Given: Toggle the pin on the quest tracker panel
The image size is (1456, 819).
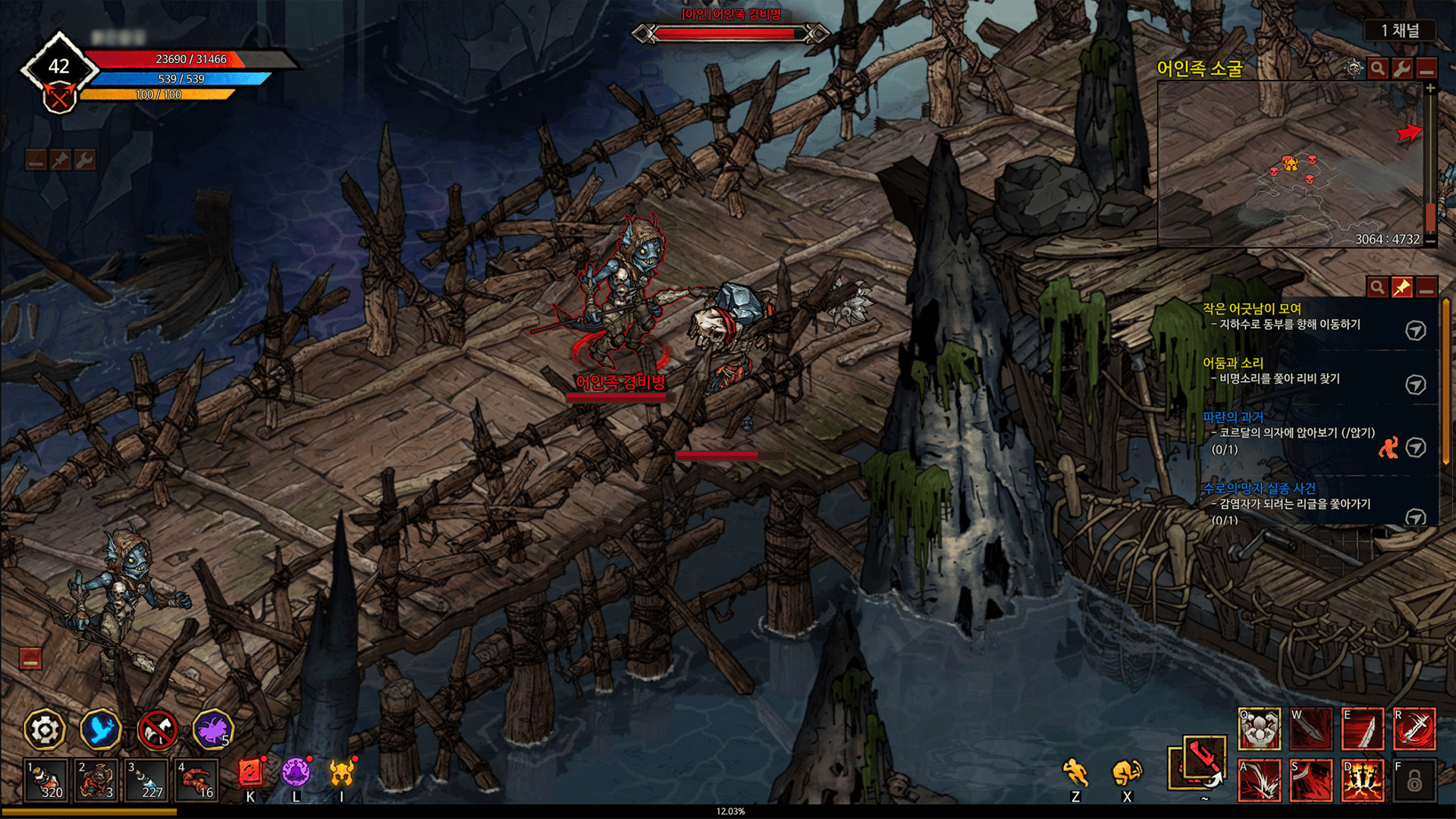Looking at the screenshot, I should (x=1402, y=285).
